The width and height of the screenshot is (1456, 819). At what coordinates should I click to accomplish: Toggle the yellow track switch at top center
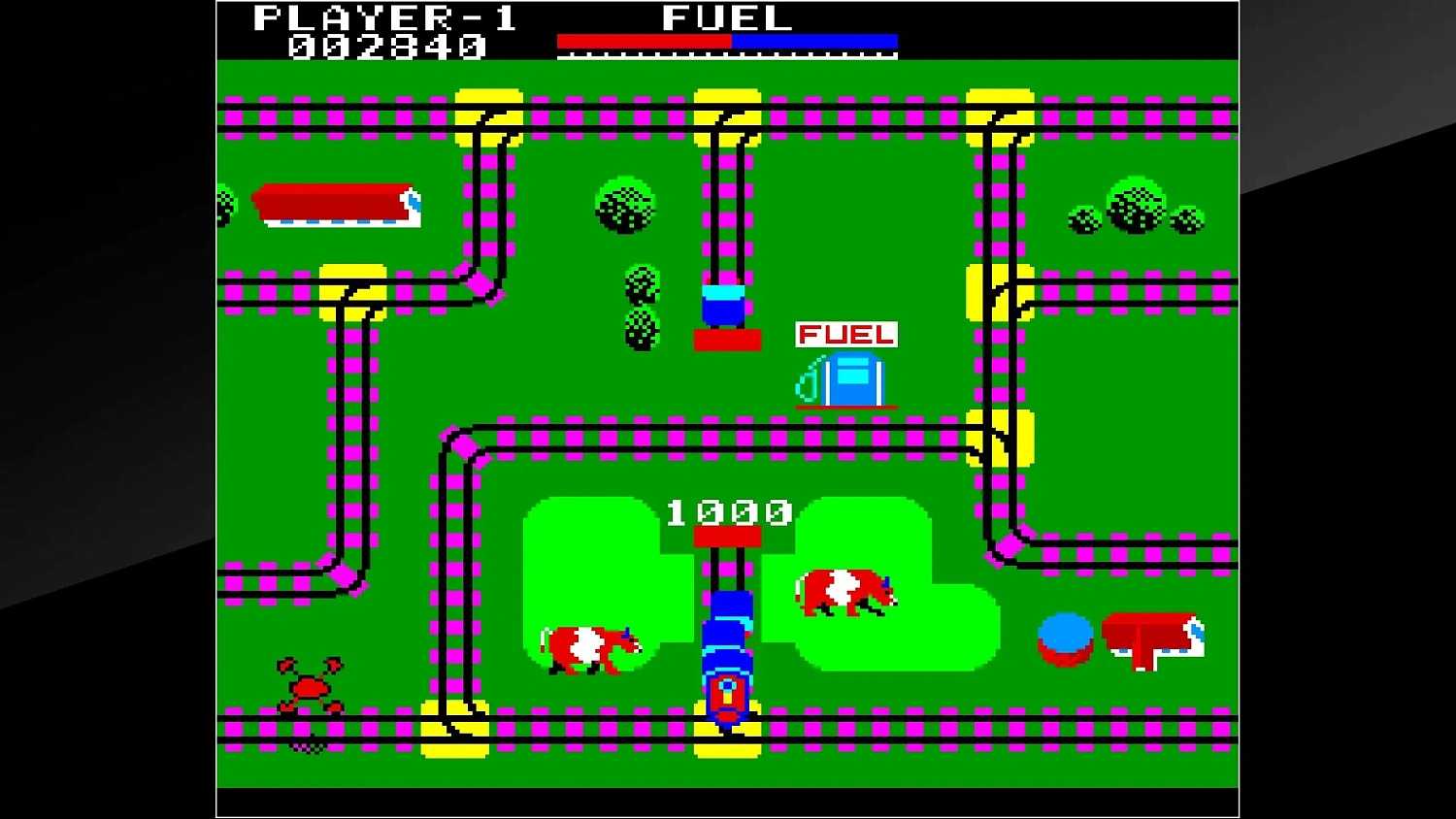(x=726, y=116)
